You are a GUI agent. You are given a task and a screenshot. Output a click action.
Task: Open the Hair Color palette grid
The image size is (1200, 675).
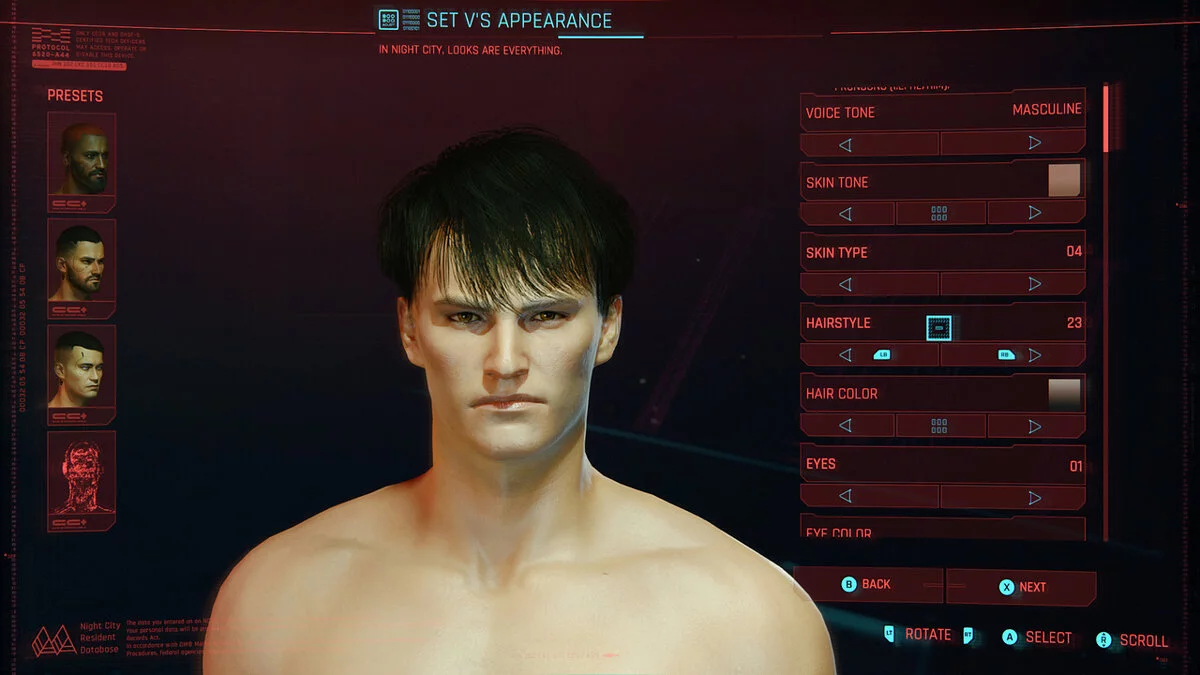coord(939,426)
